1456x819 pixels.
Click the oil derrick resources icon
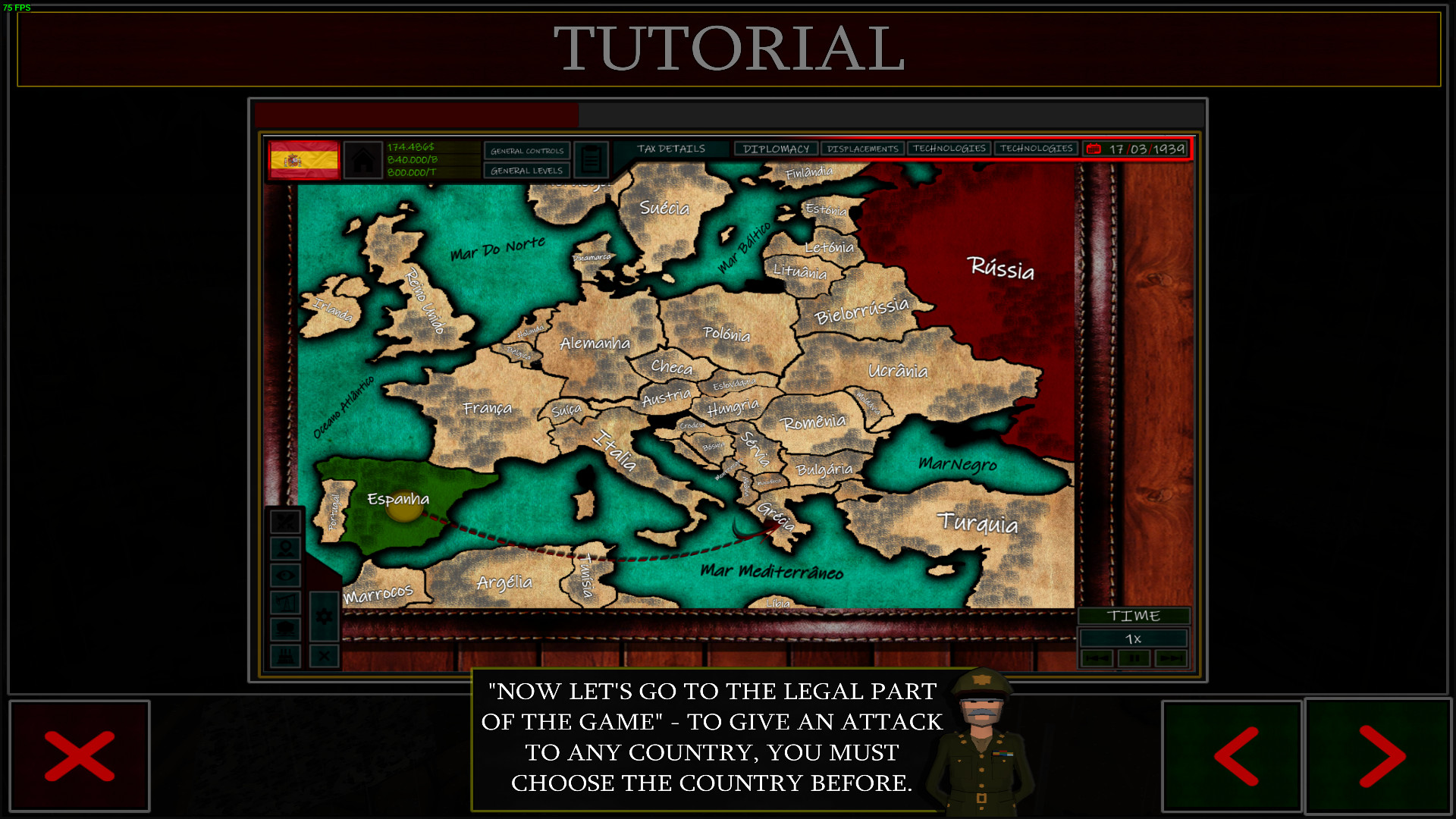pos(286,601)
